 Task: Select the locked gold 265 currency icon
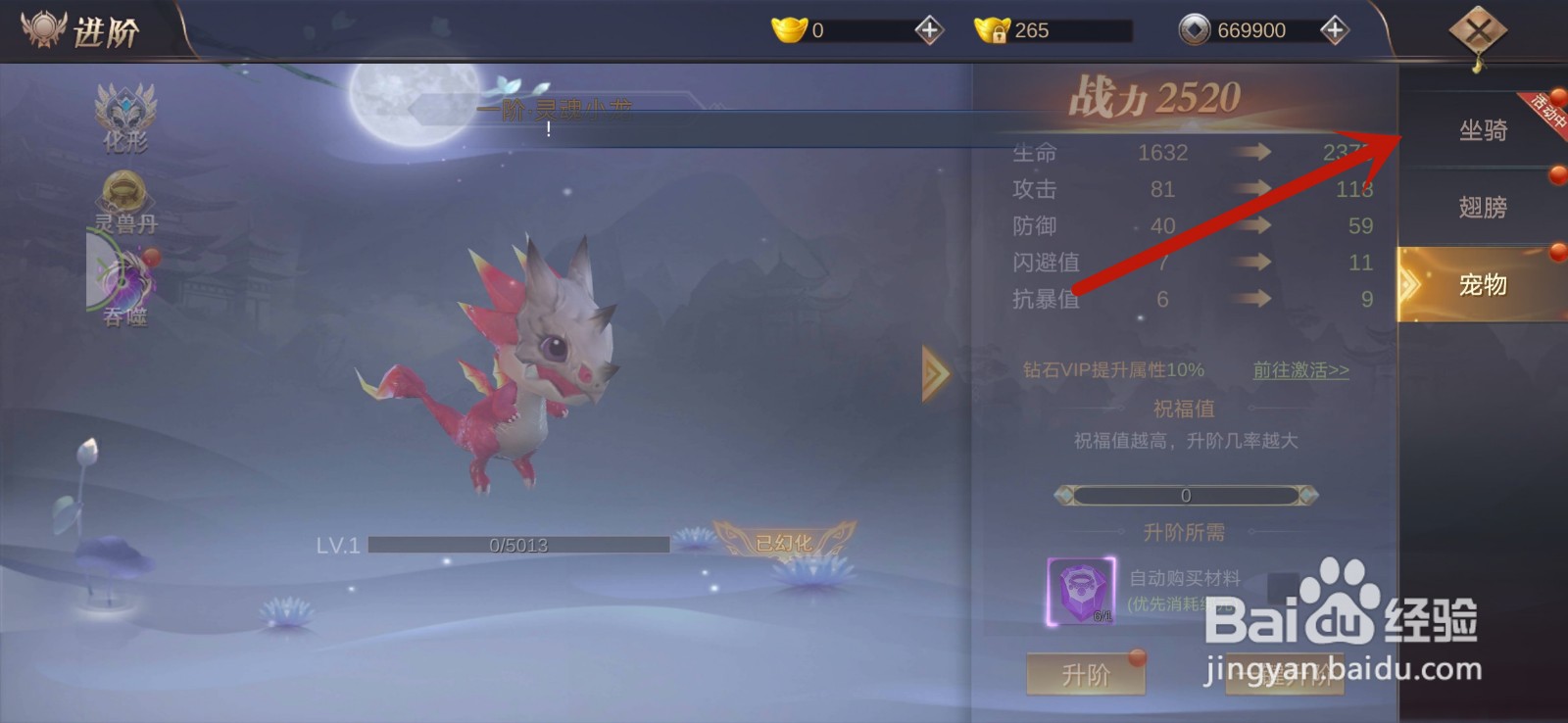click(994, 28)
